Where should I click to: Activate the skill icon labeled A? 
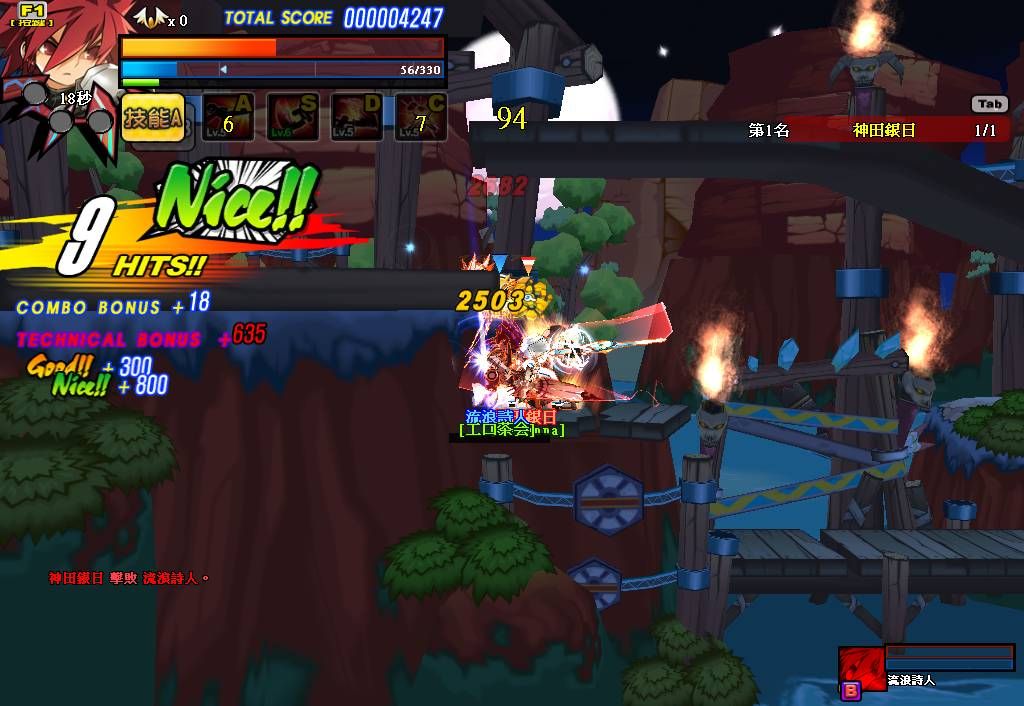click(228, 117)
